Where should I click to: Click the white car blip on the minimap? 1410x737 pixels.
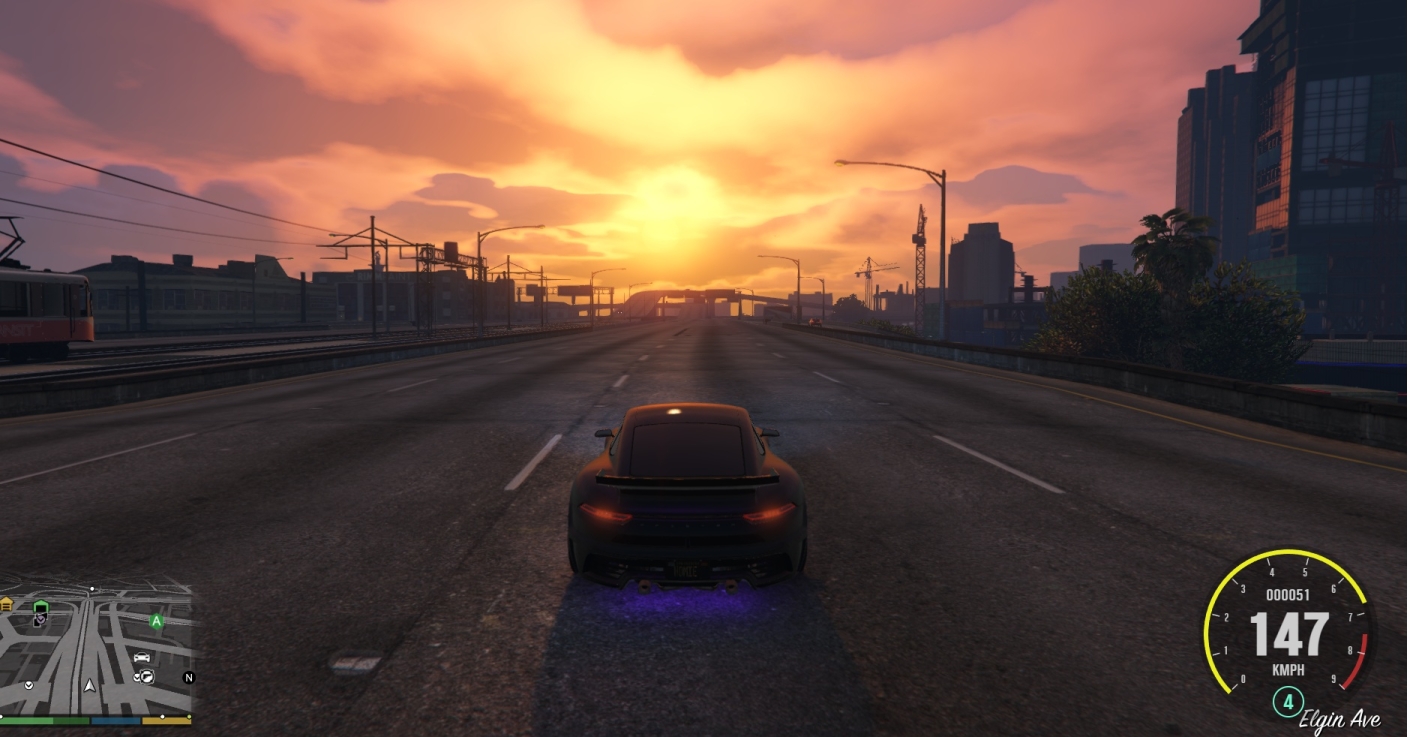(x=142, y=657)
